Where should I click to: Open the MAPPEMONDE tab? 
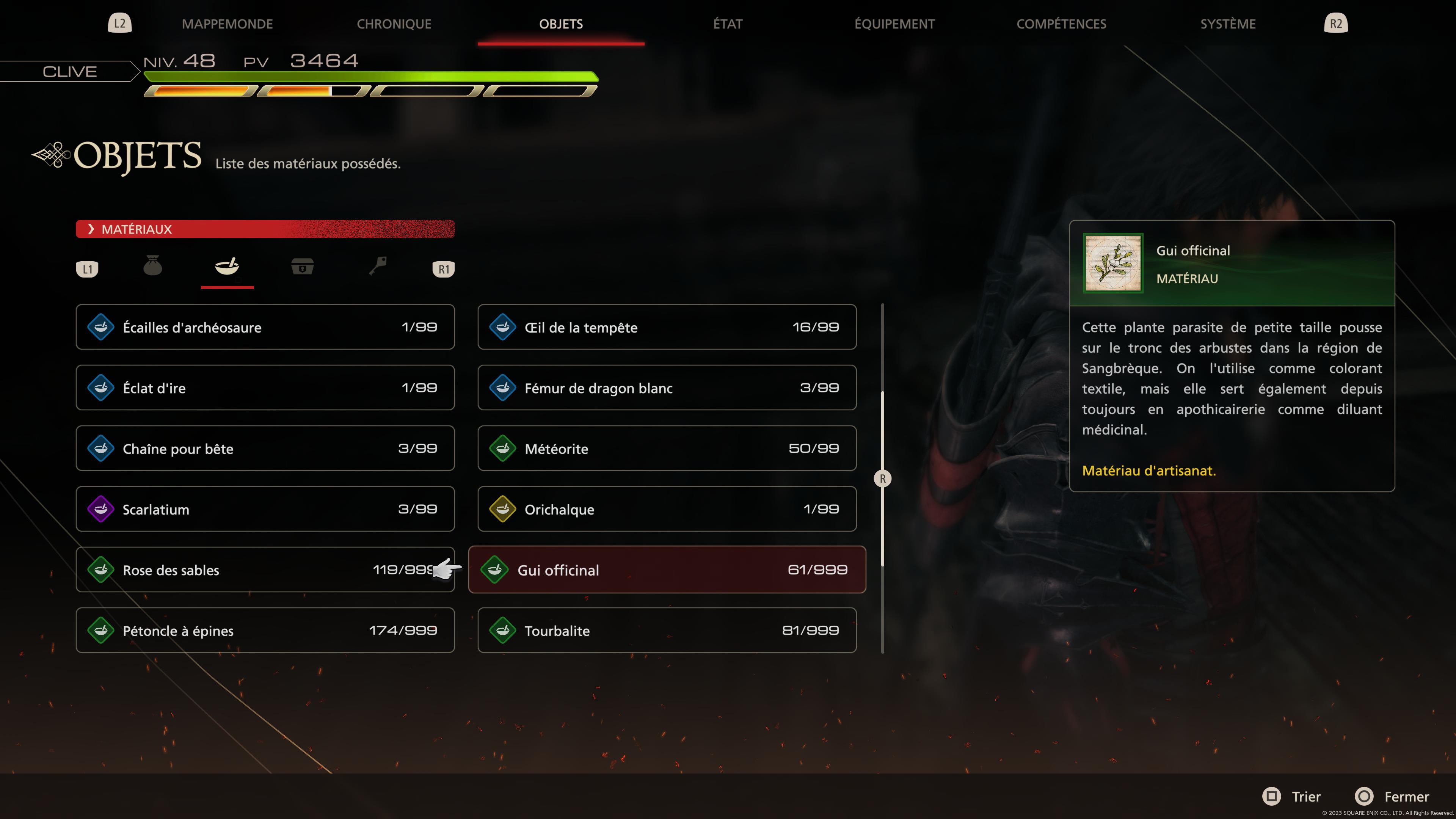227,24
